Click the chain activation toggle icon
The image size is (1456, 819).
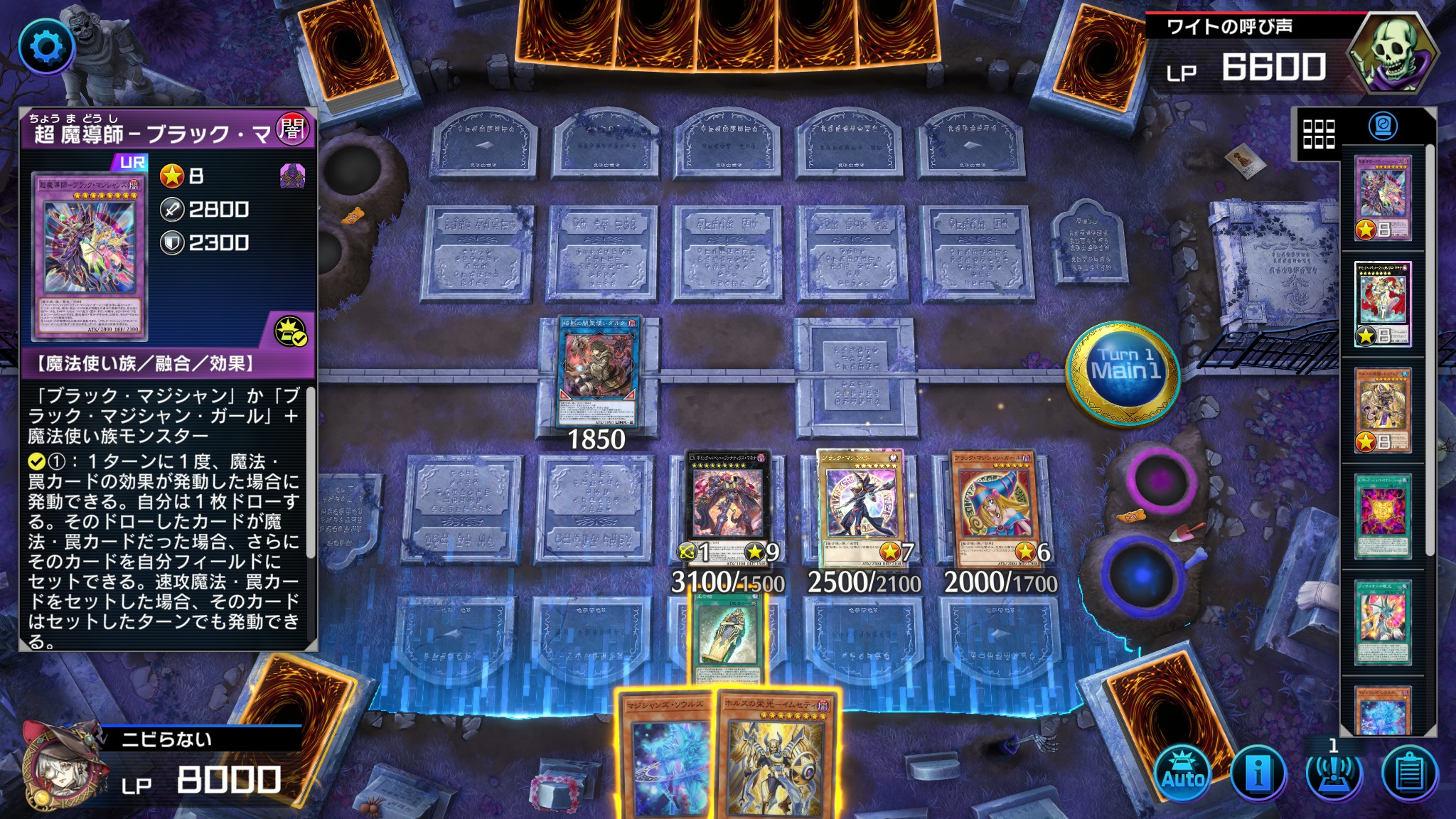point(1333,773)
